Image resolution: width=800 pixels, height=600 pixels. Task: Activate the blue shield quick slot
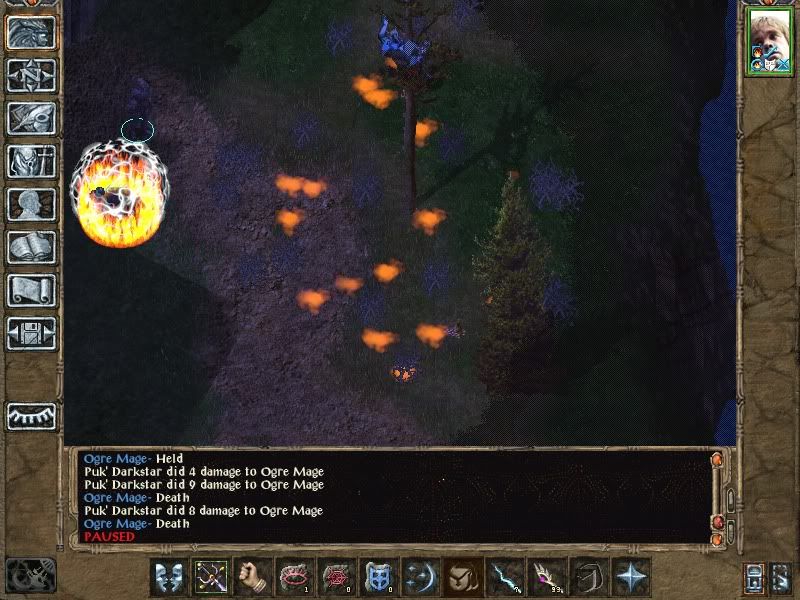379,577
